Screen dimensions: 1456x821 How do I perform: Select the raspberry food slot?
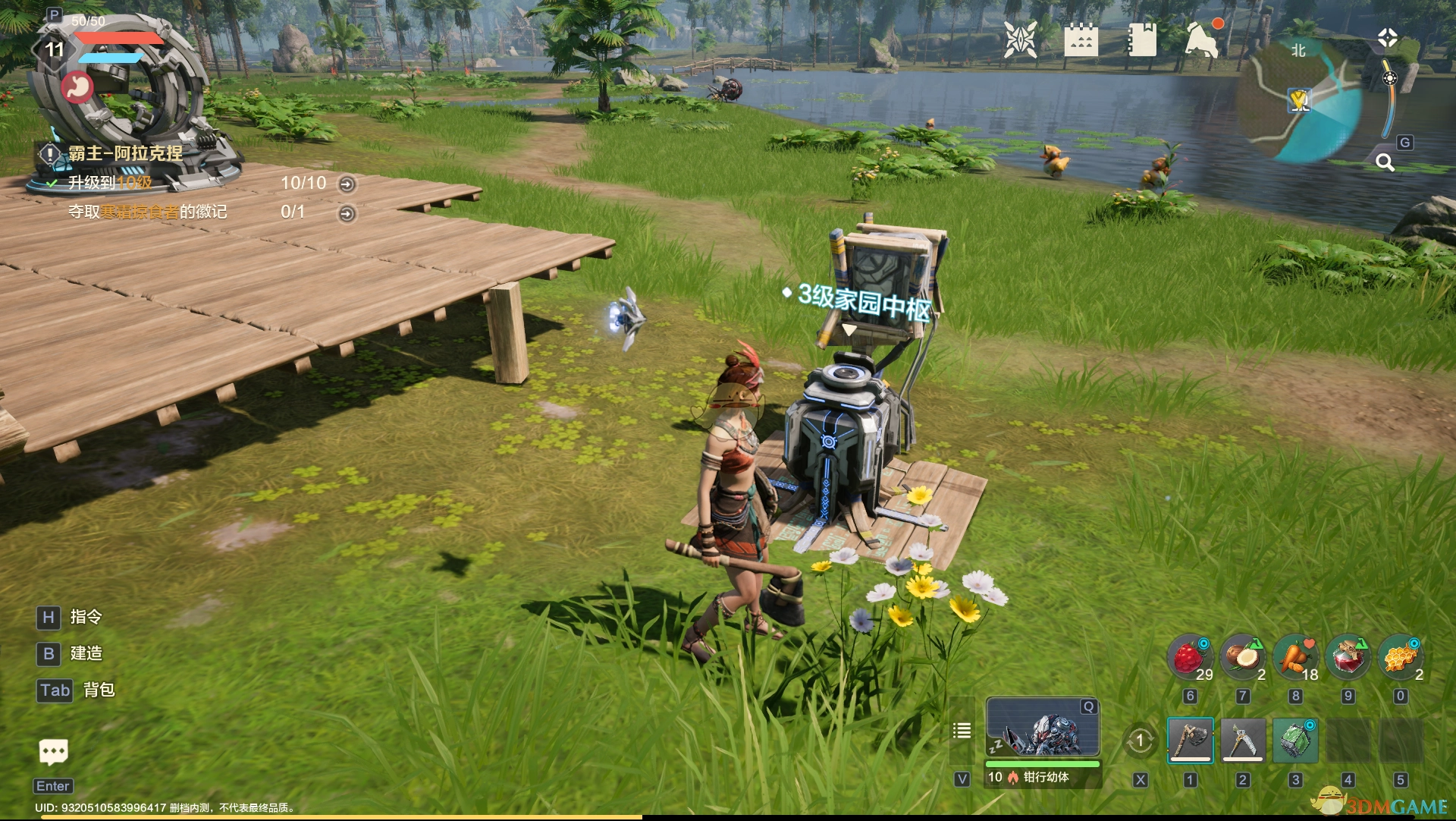(x=1190, y=657)
